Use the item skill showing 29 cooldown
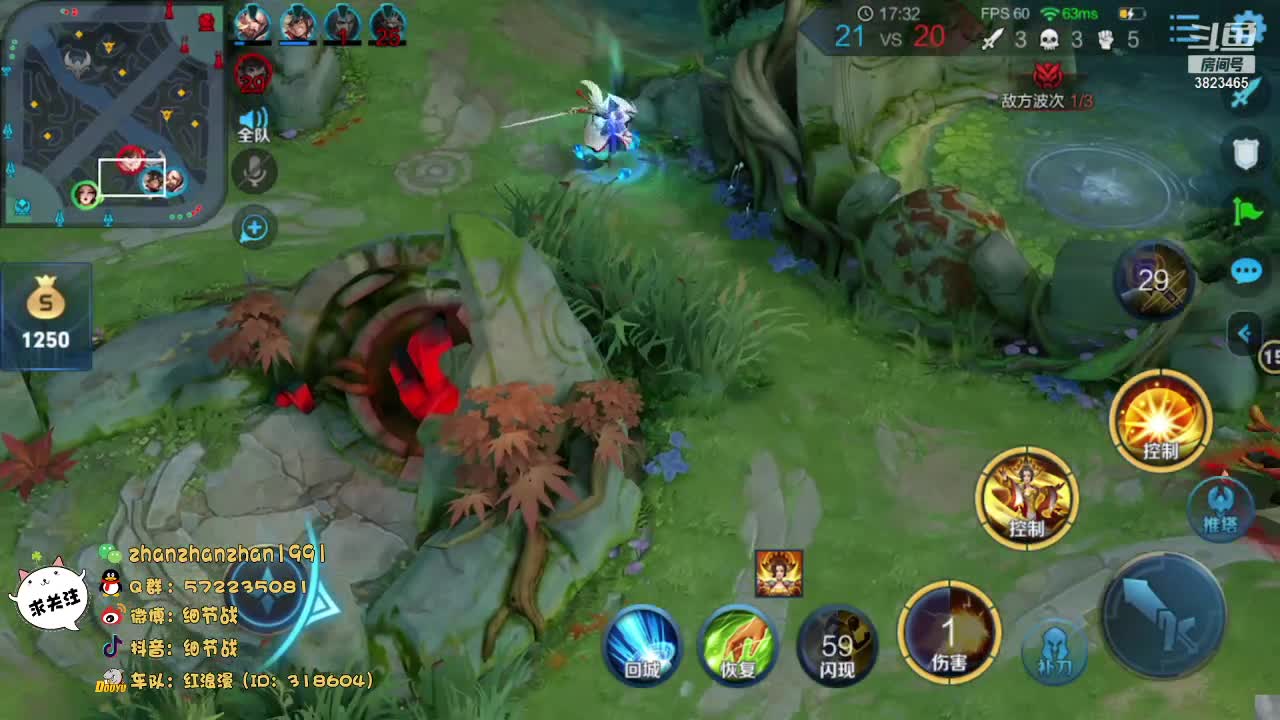Screen dimensions: 1280x720 coord(1155,281)
